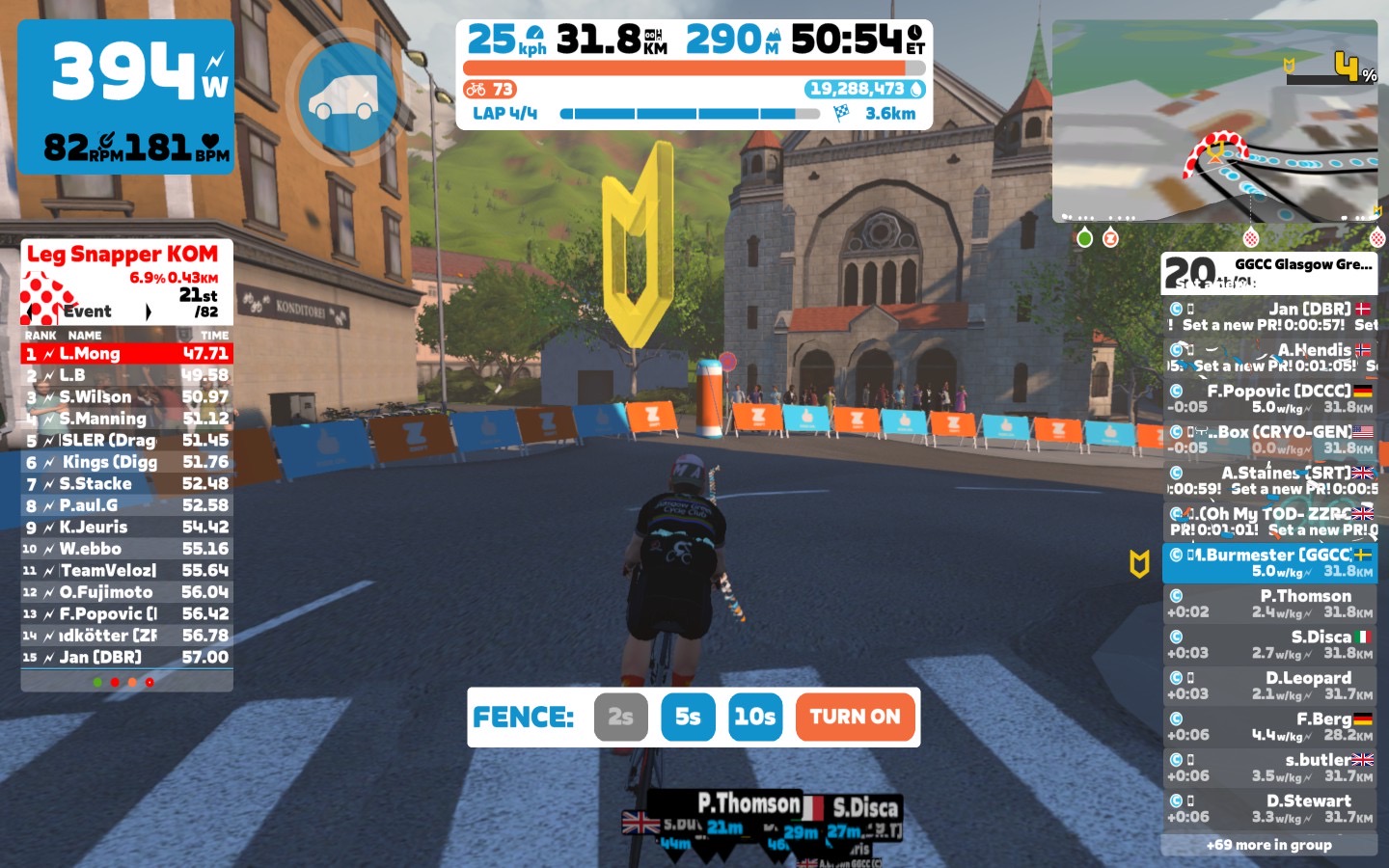This screenshot has width=1389, height=868.
Task: Click the GGCC Glasgow event header
Action: click(x=1268, y=273)
